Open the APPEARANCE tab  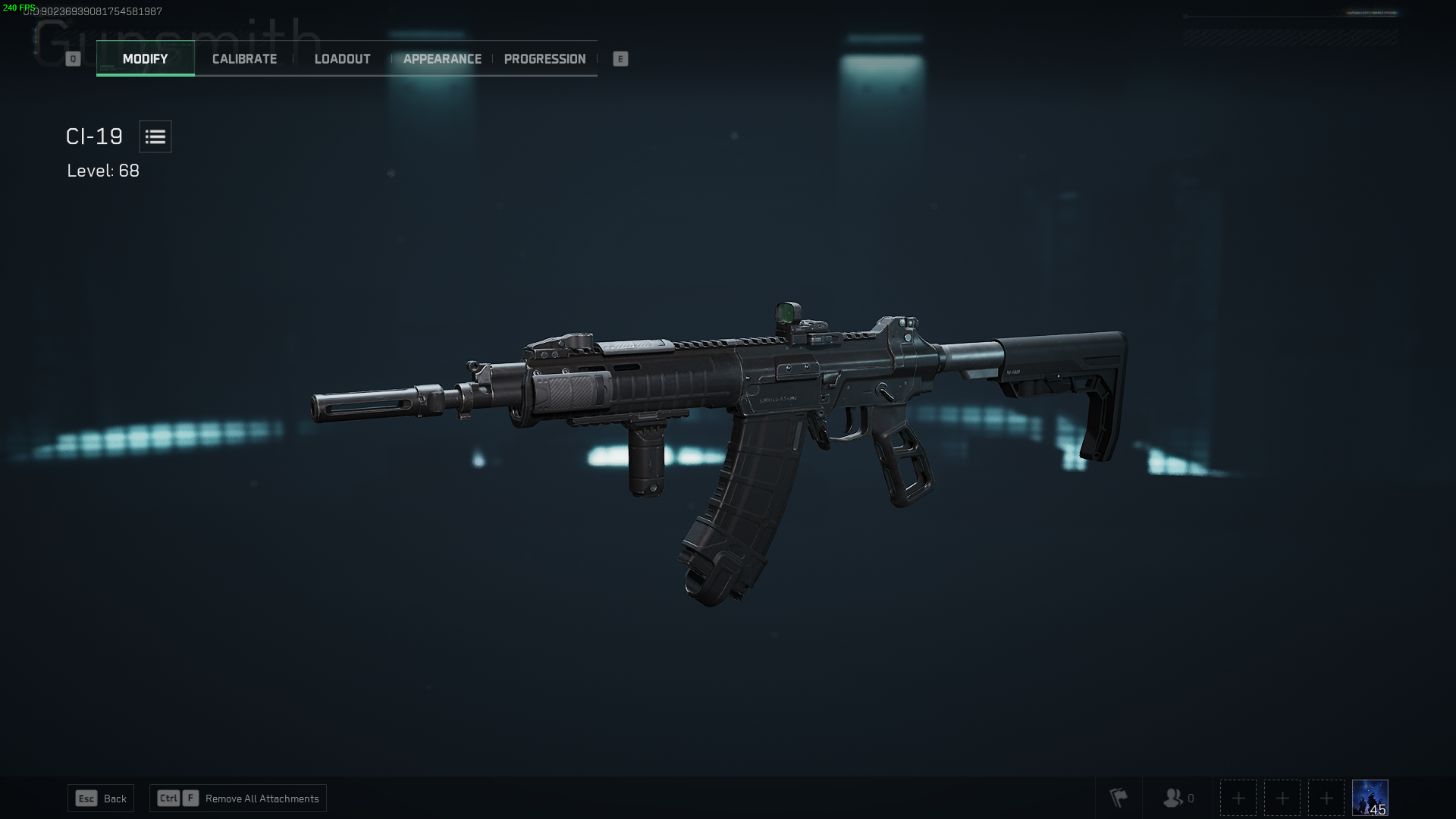point(442,58)
